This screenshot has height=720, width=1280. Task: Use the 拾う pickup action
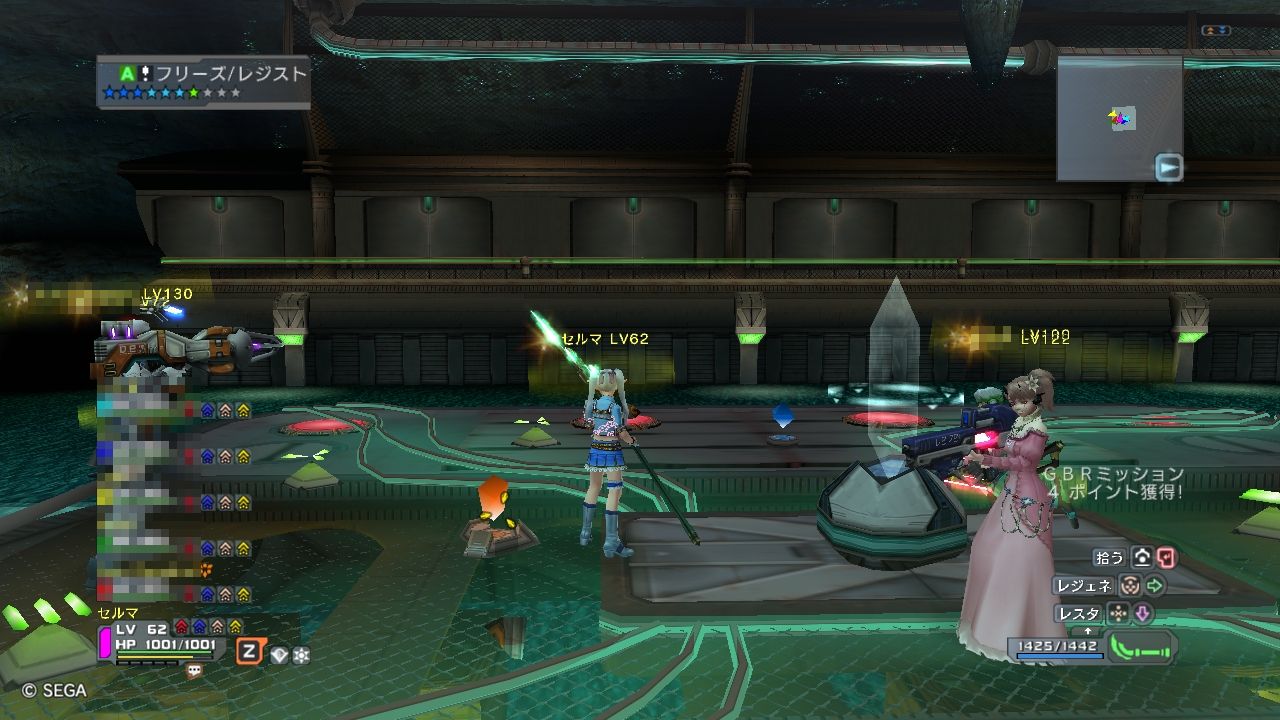pyautogui.click(x=1110, y=558)
